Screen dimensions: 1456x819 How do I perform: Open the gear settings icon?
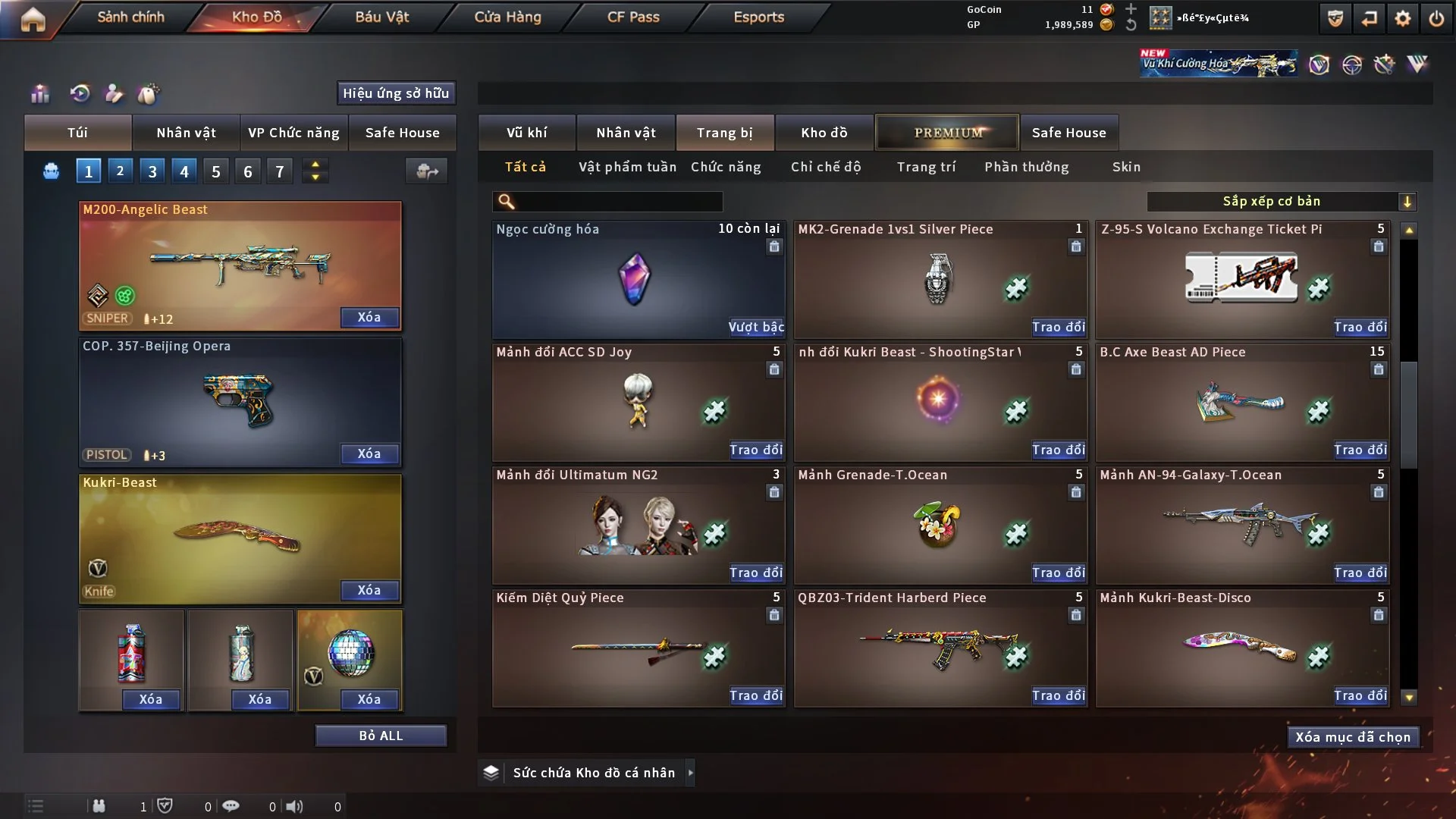[x=1403, y=18]
